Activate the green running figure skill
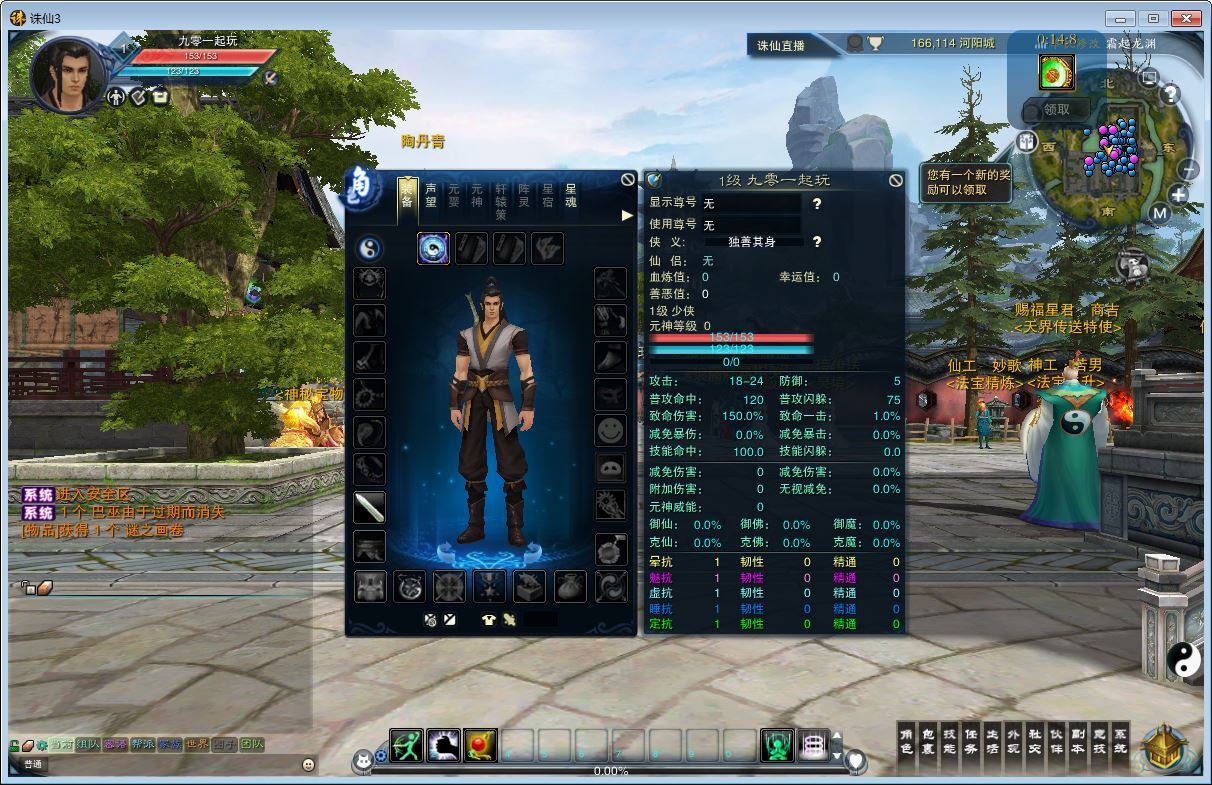Viewport: 1212px width, 785px height. 406,746
